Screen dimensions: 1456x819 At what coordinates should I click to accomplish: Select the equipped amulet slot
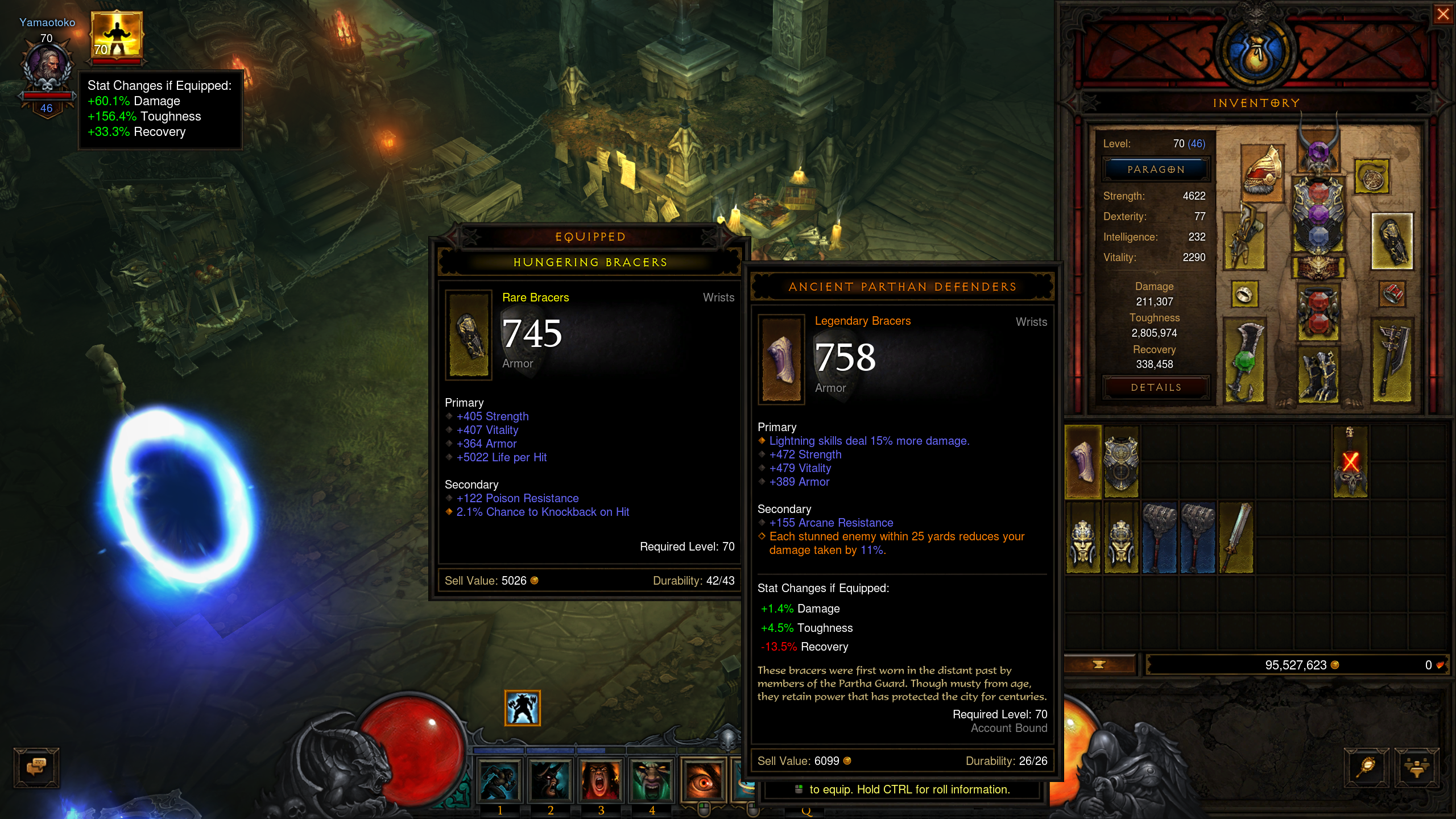click(x=1372, y=176)
